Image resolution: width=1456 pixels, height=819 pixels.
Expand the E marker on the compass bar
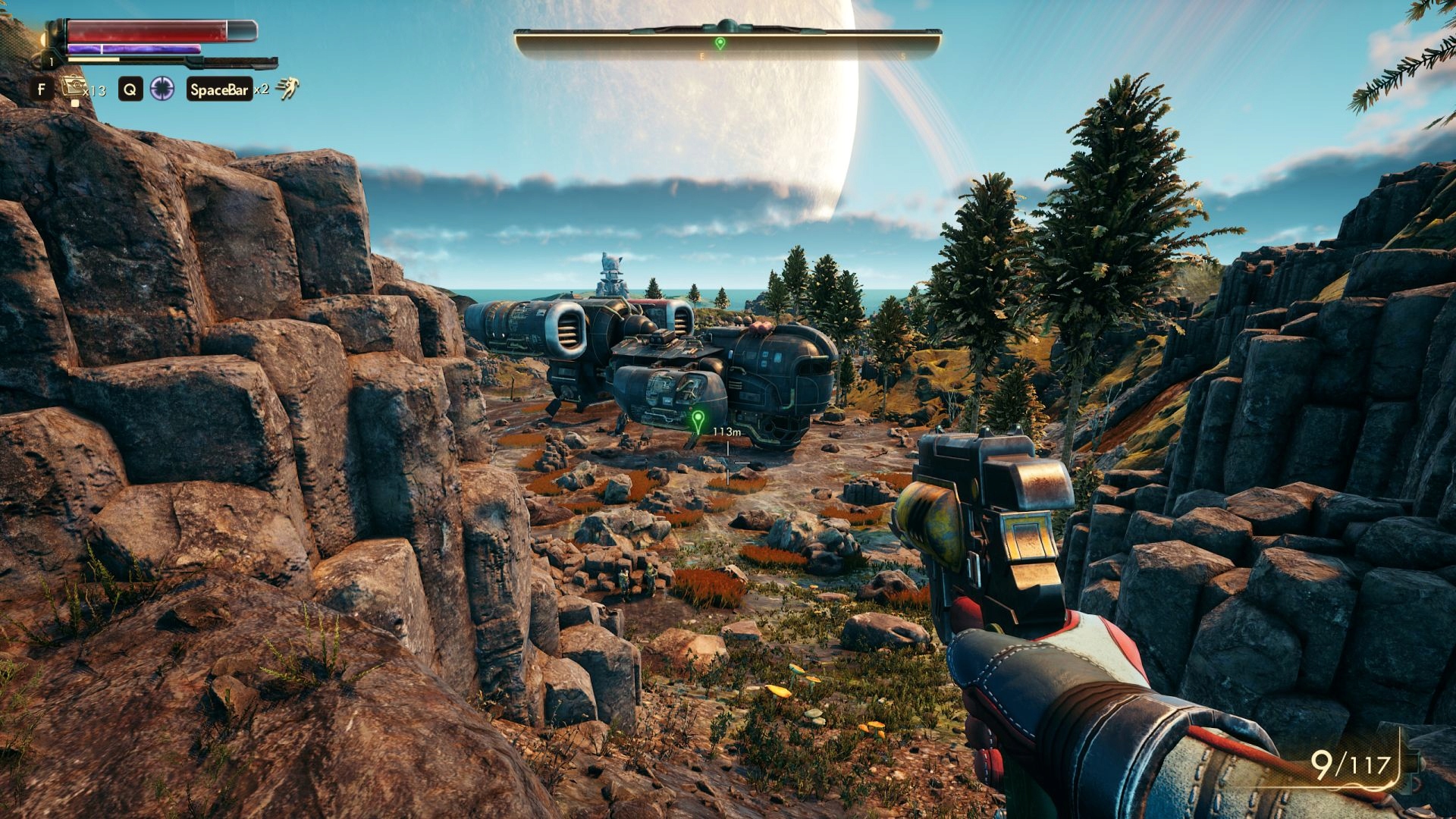tap(701, 55)
